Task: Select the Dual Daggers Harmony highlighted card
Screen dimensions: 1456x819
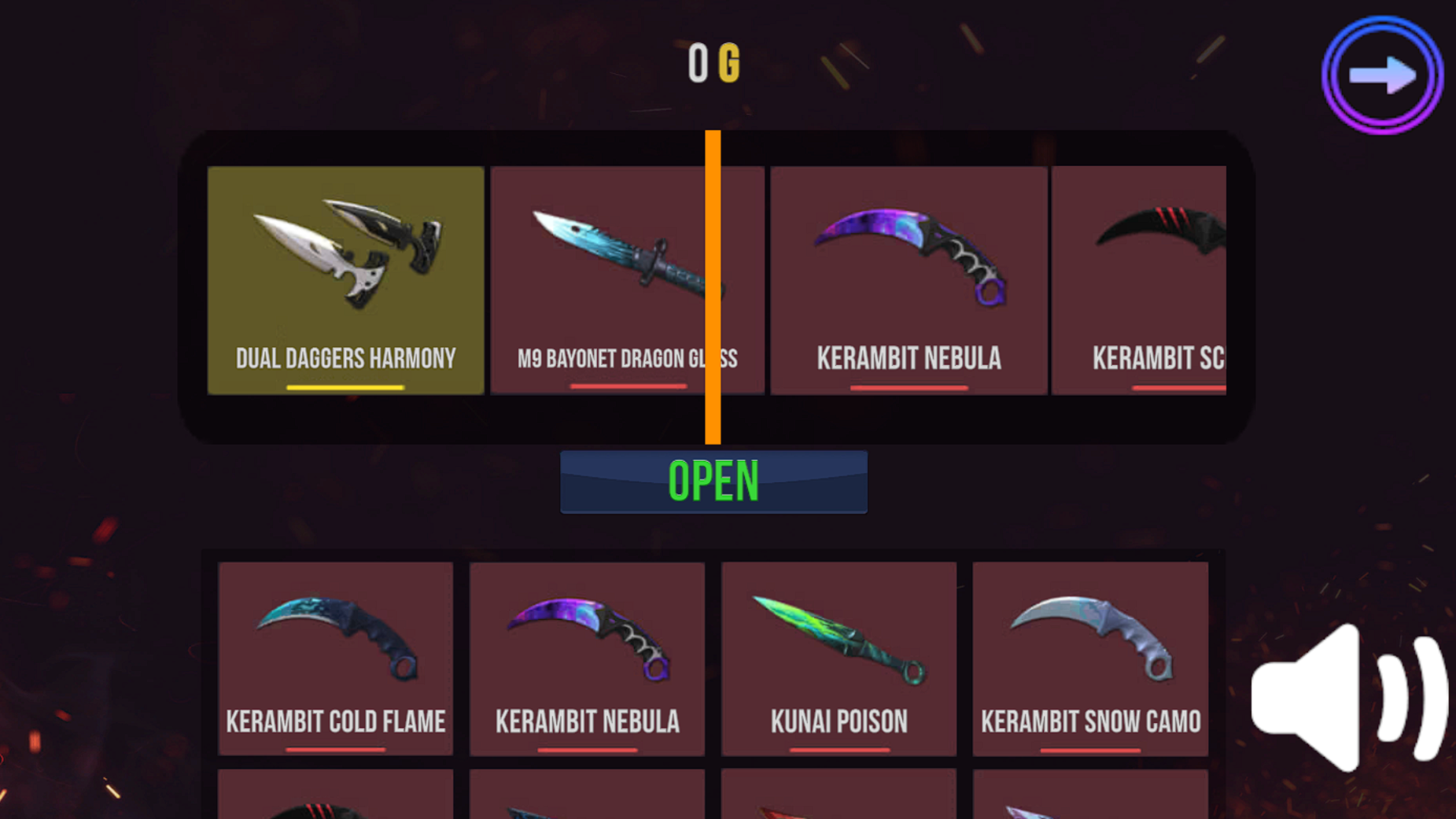Action: pyautogui.click(x=345, y=279)
